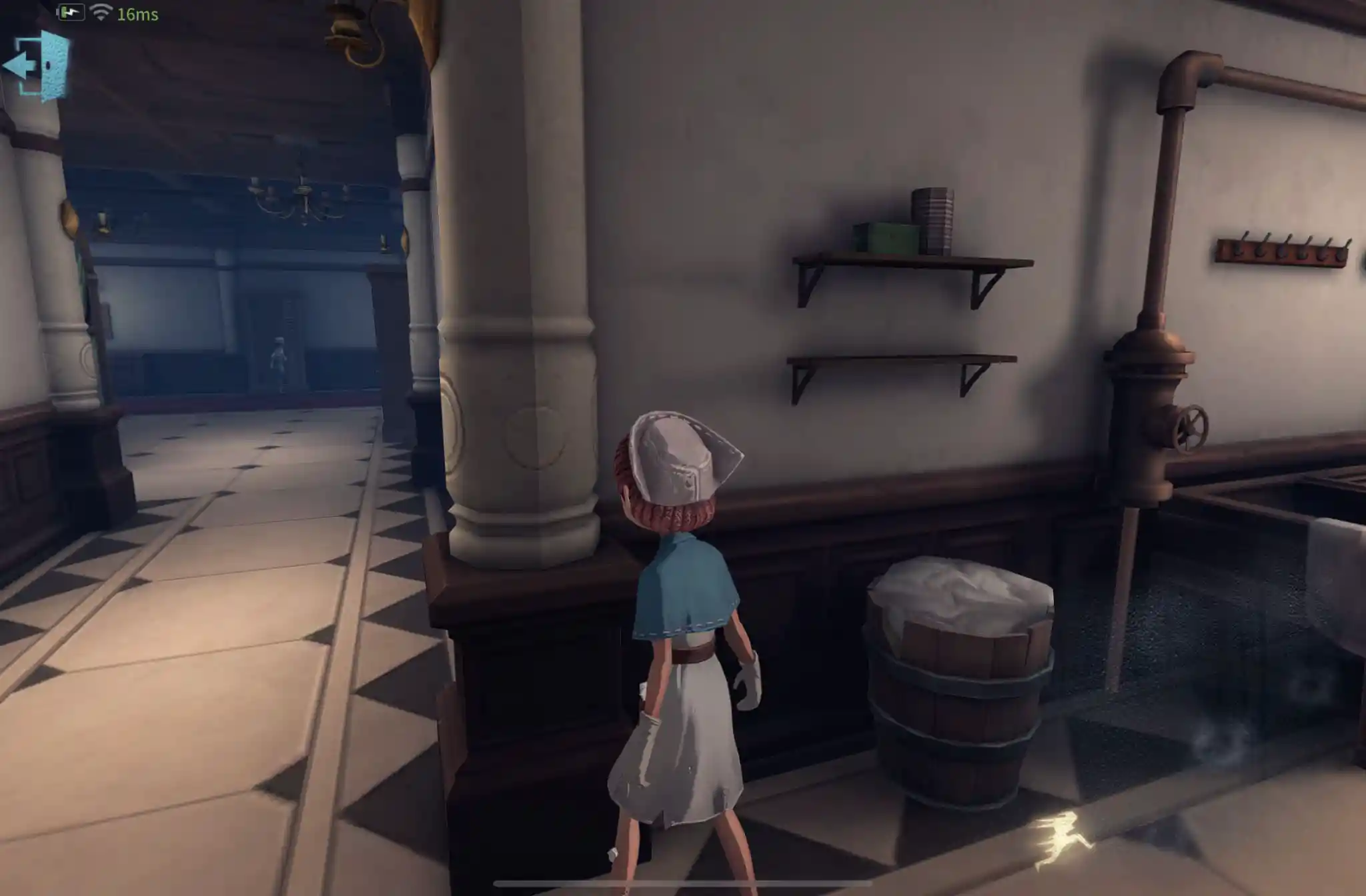Tap the glowing running figure icon
The width and height of the screenshot is (1366, 896).
coord(1062,840)
